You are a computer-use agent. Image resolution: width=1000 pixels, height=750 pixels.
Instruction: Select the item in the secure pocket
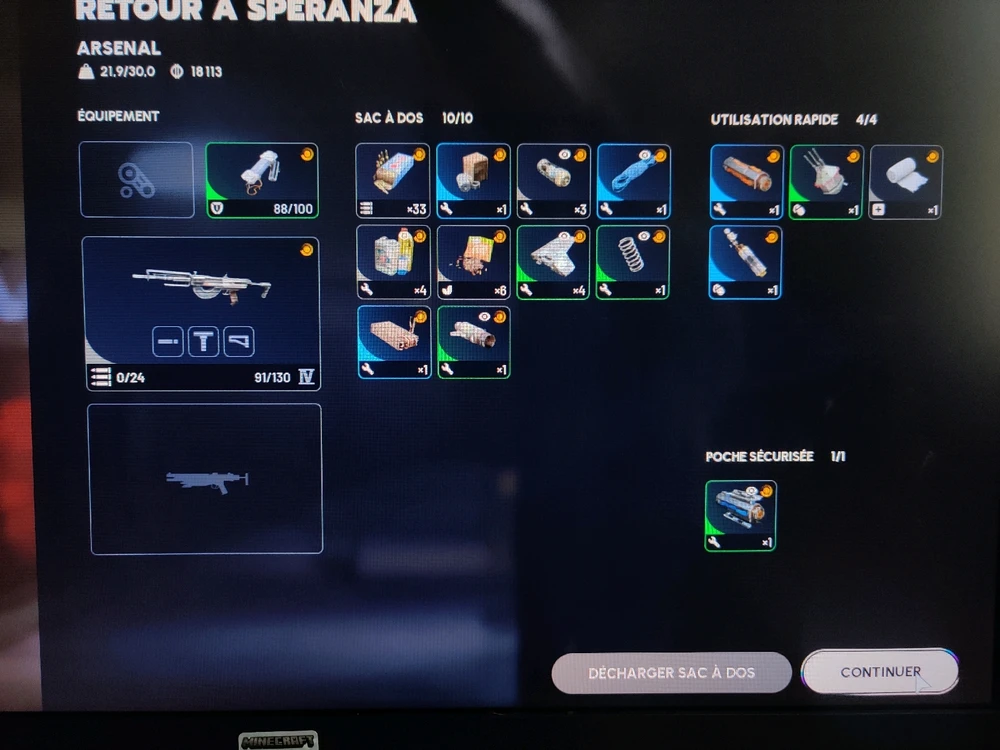tap(741, 515)
